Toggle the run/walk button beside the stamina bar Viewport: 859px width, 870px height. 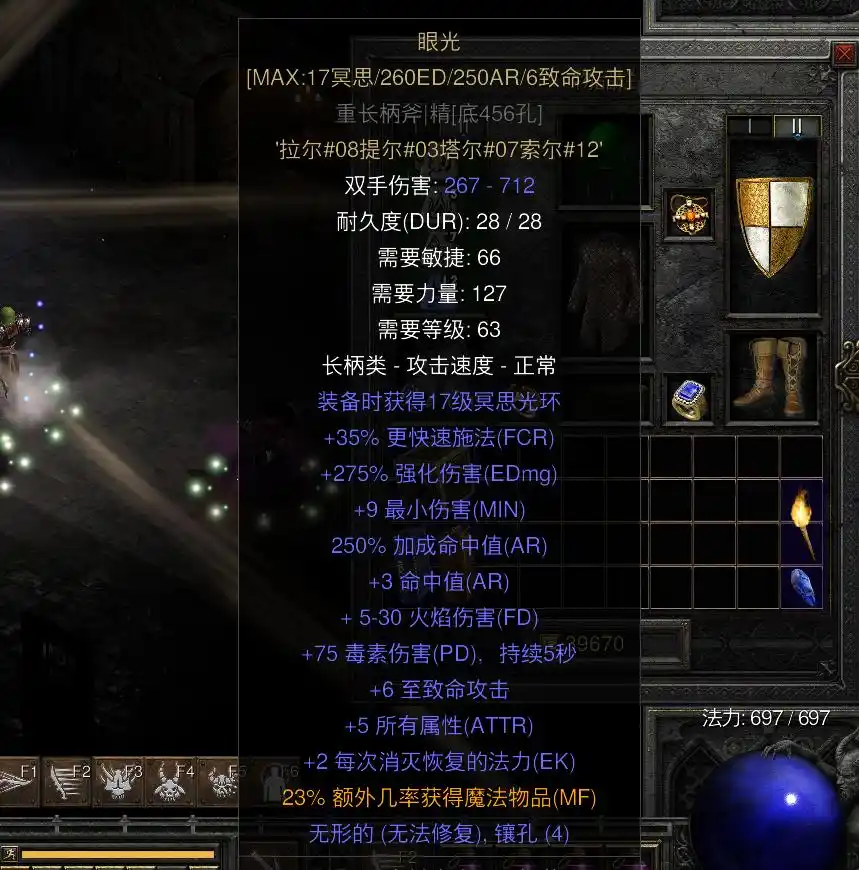click(x=9, y=853)
